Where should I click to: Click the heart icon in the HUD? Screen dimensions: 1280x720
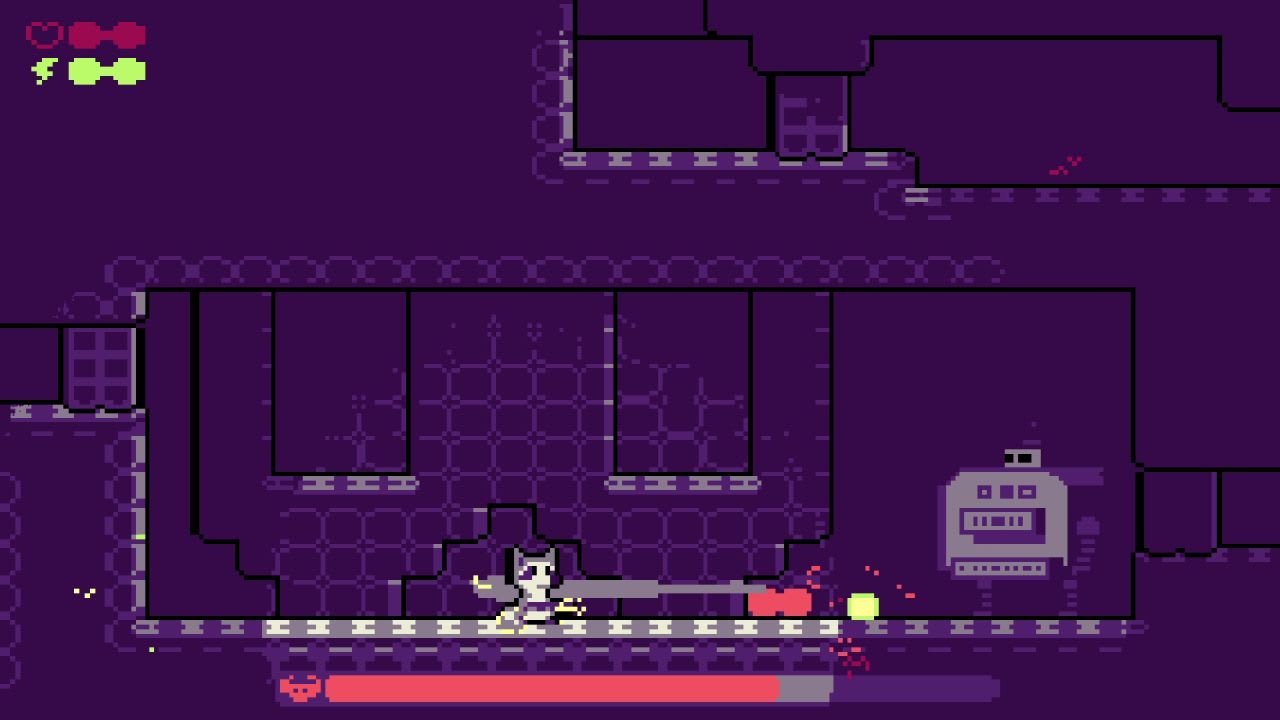tap(42, 33)
